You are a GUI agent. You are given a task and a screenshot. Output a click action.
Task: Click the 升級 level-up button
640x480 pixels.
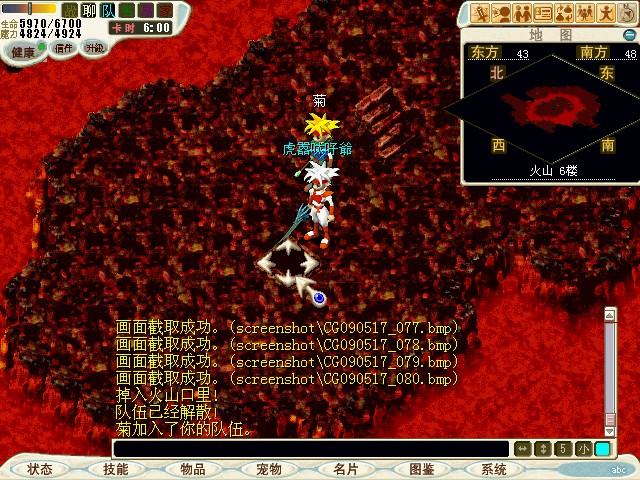click(94, 48)
